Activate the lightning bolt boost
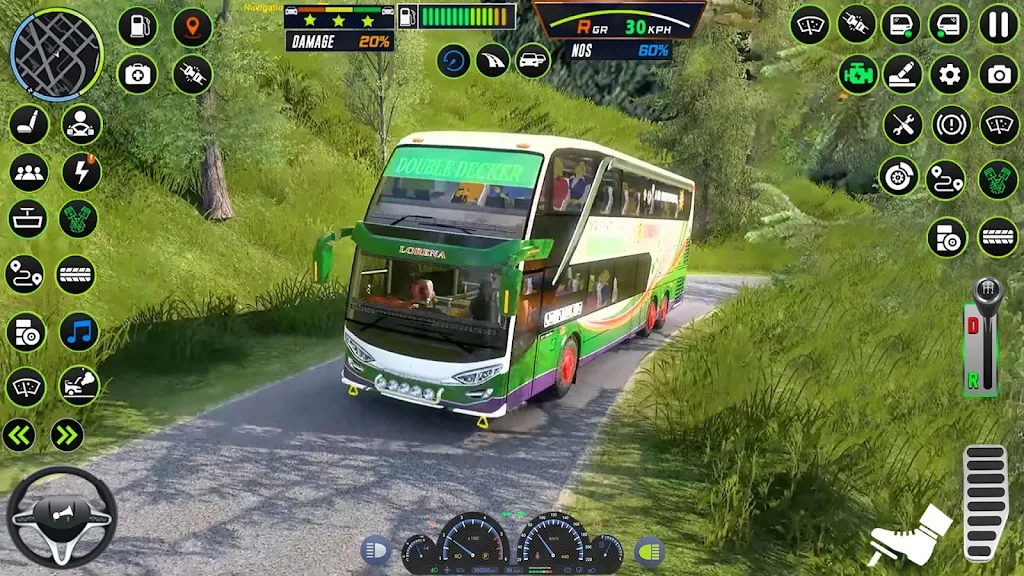The width and height of the screenshot is (1024, 576). (81, 172)
